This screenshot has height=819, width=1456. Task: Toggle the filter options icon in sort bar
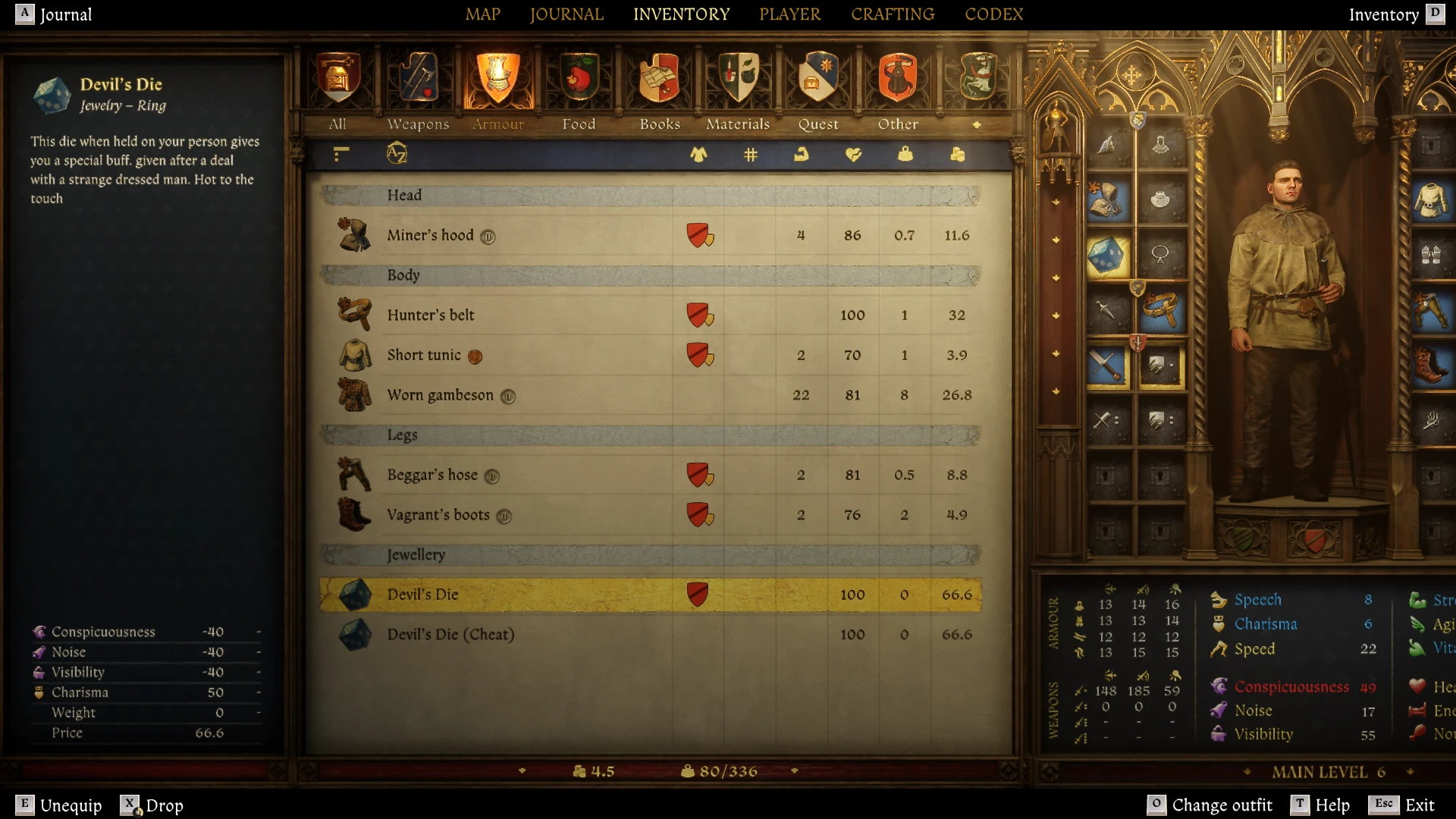340,154
